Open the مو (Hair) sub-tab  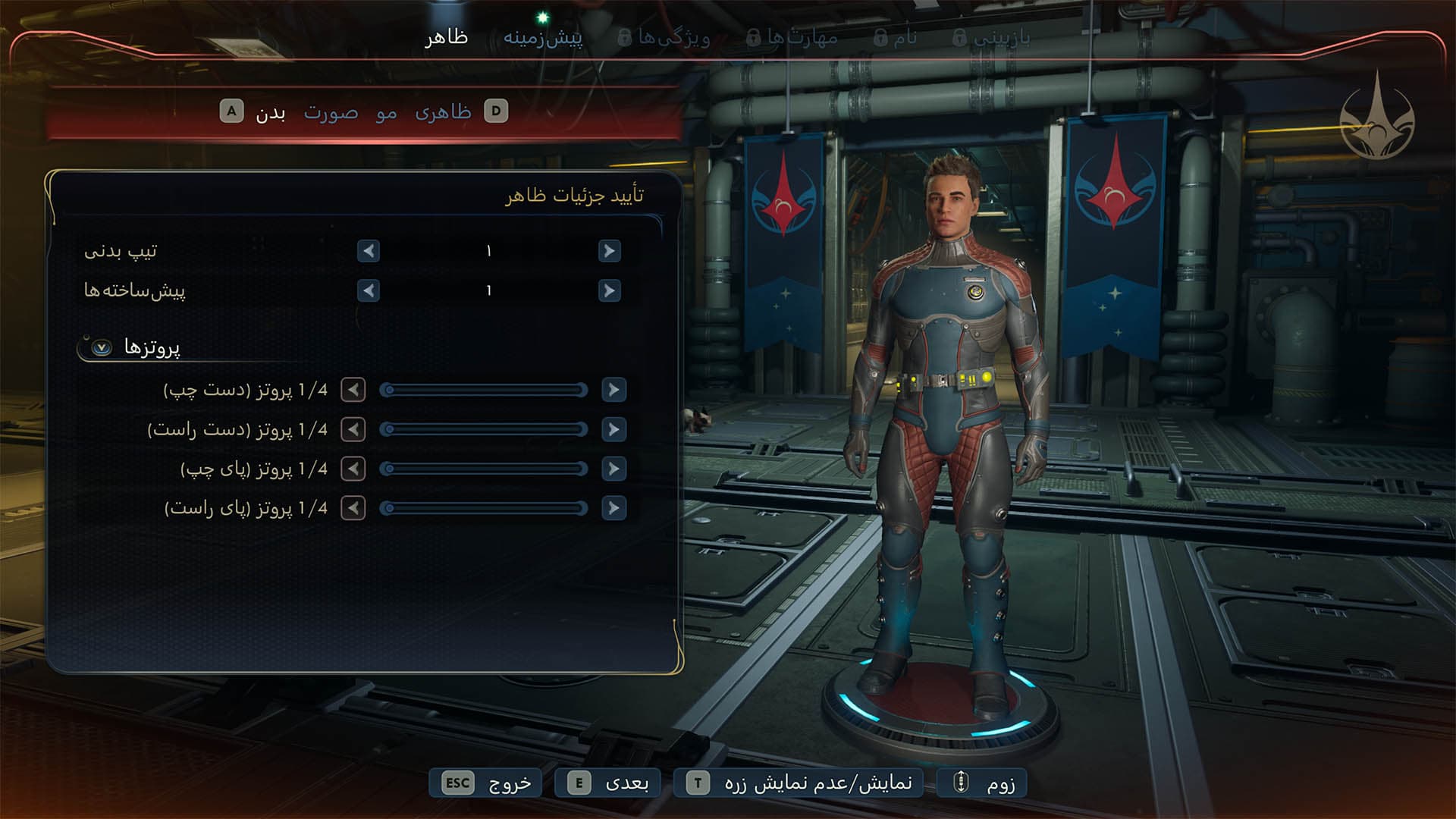(x=386, y=113)
